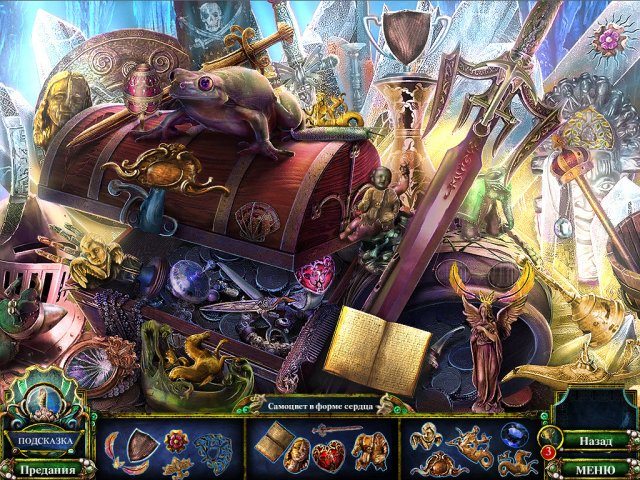Screen dimensions: 640x480
Task: Select the red flower brooch silhouette
Action: pos(178,440)
